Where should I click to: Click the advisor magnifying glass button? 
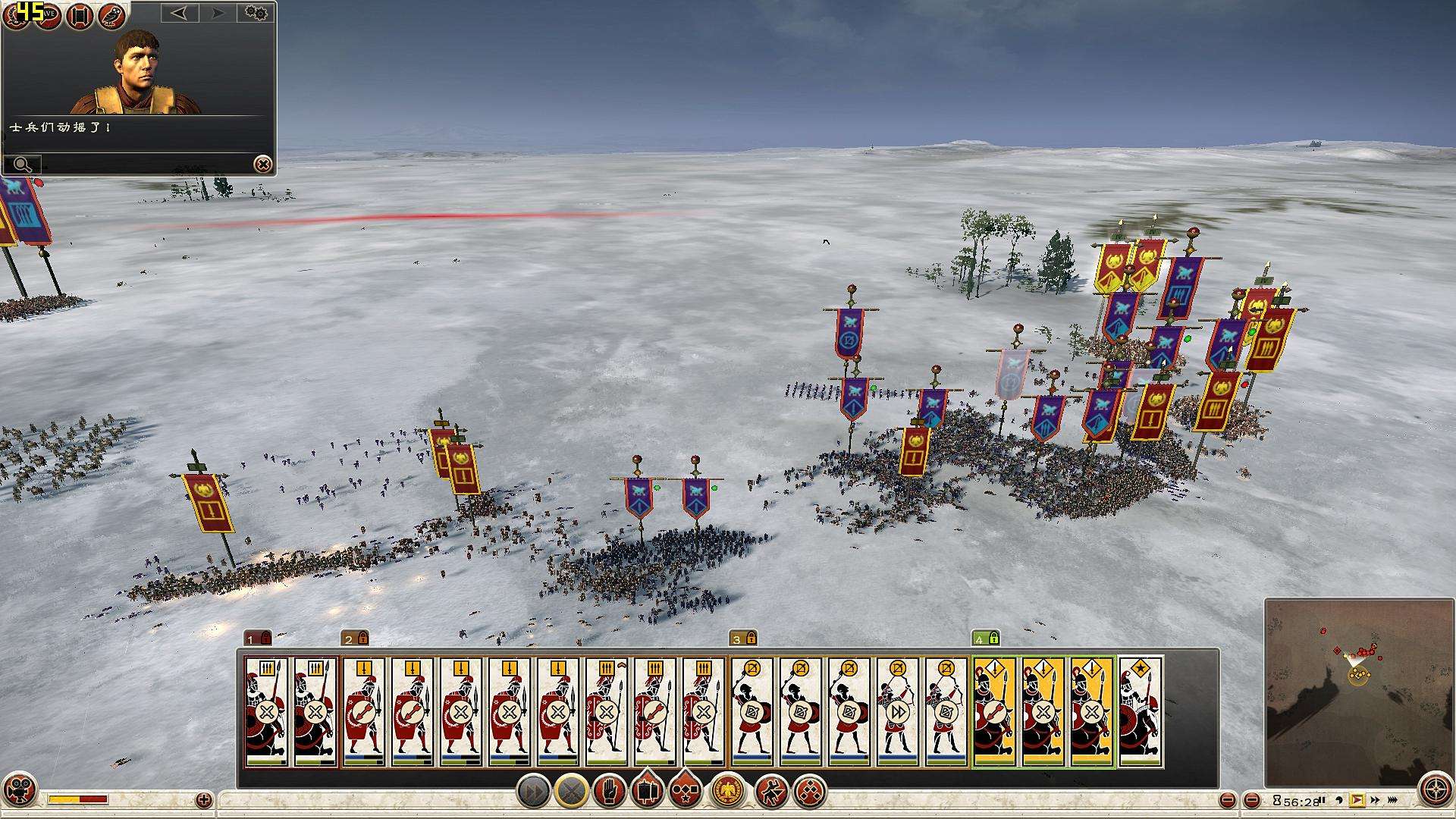22,164
